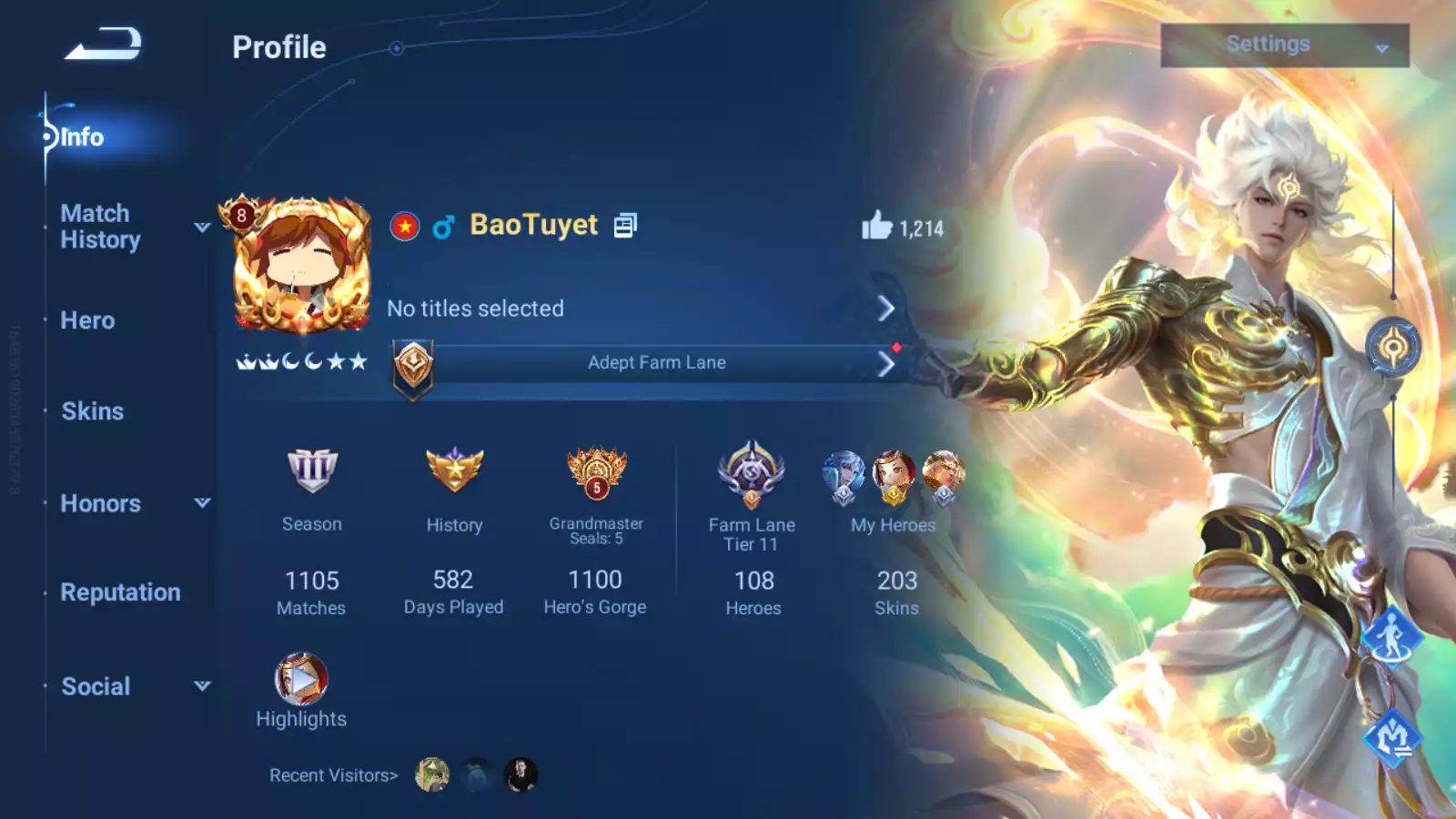Open the Adept Farm Lane badge row
The width and height of the screenshot is (1456, 819).
coord(655,363)
